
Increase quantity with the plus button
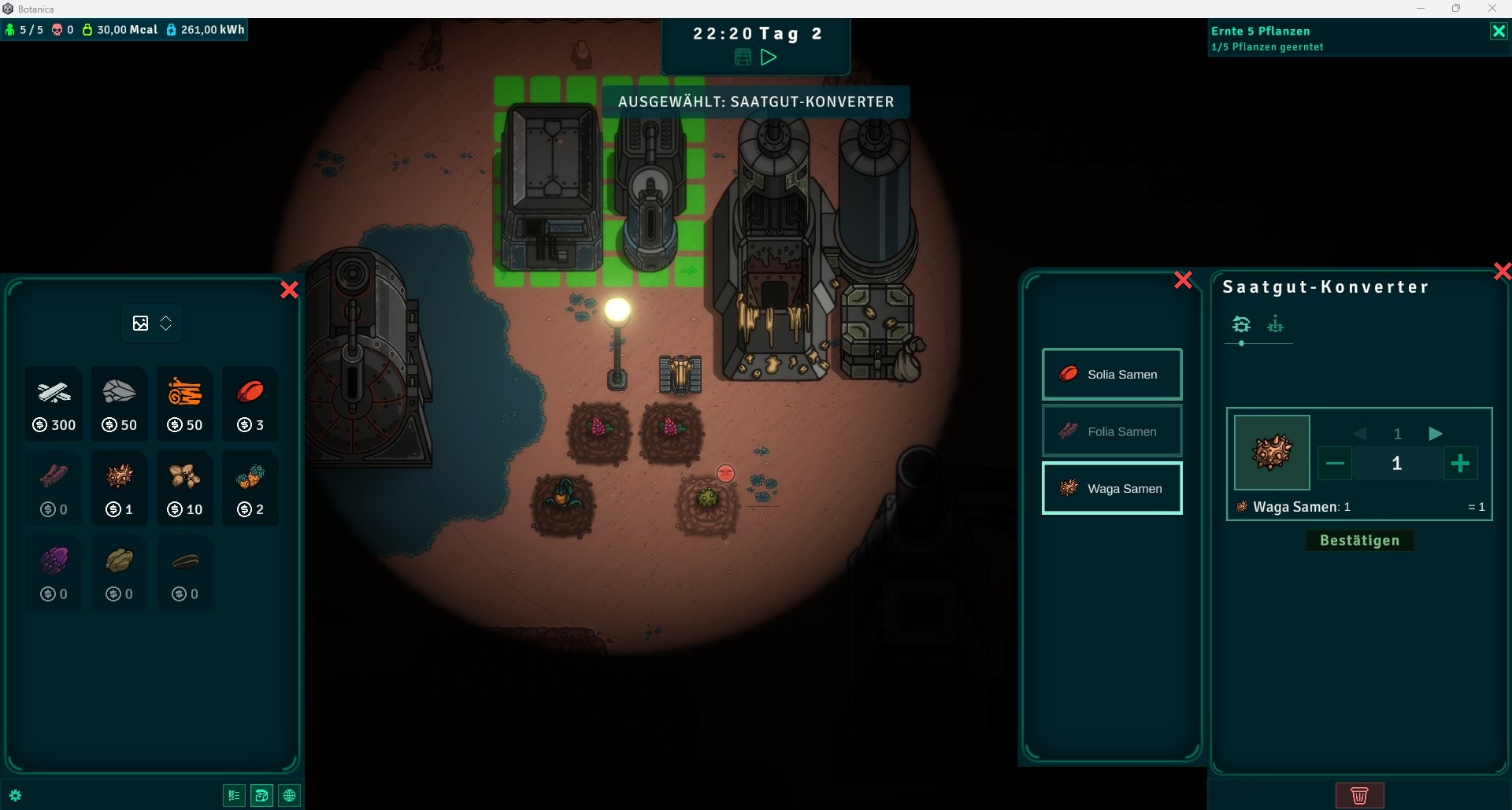pyautogui.click(x=1460, y=464)
